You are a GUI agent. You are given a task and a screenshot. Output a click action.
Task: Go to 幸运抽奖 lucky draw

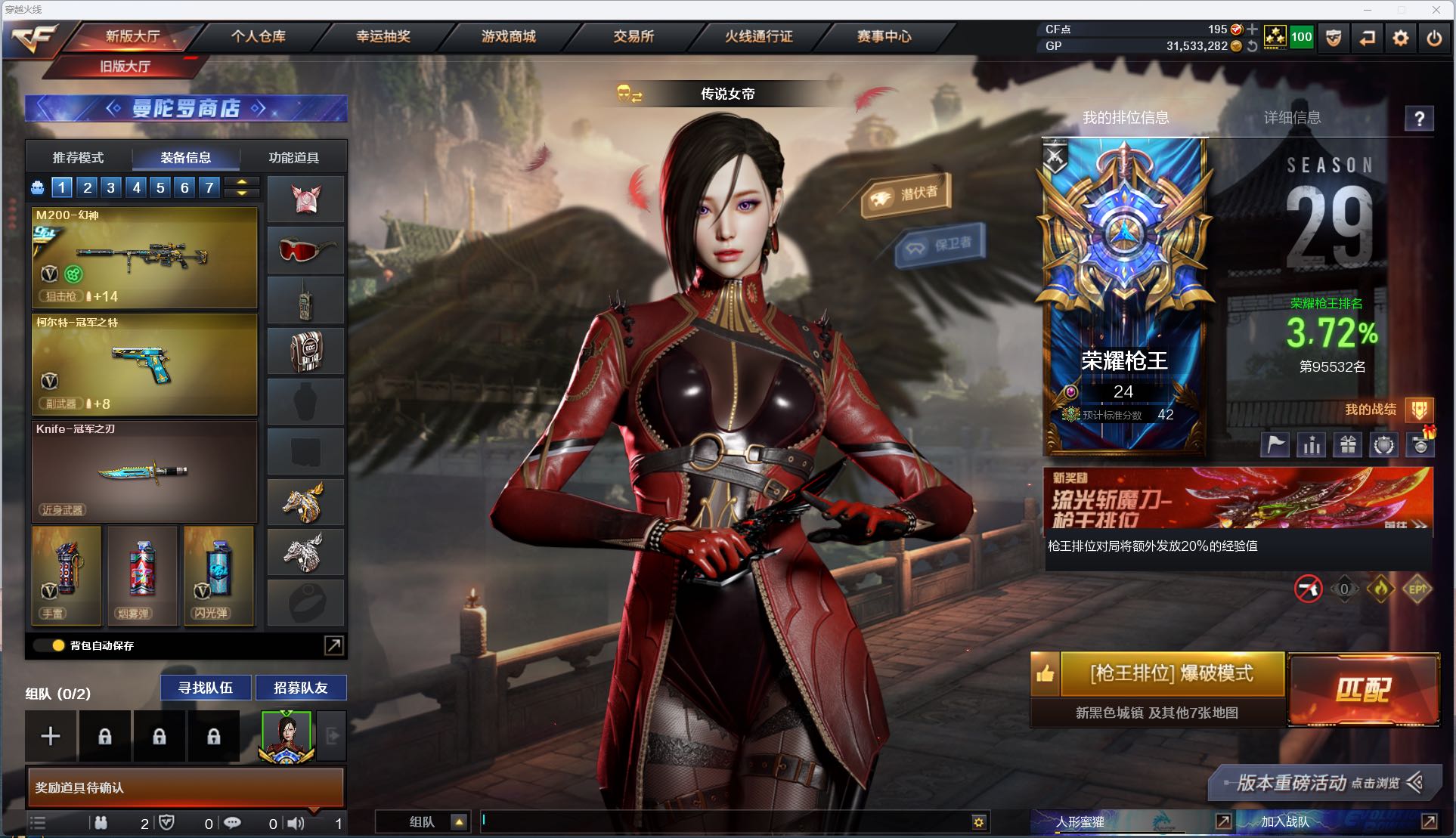pyautogui.click(x=383, y=36)
